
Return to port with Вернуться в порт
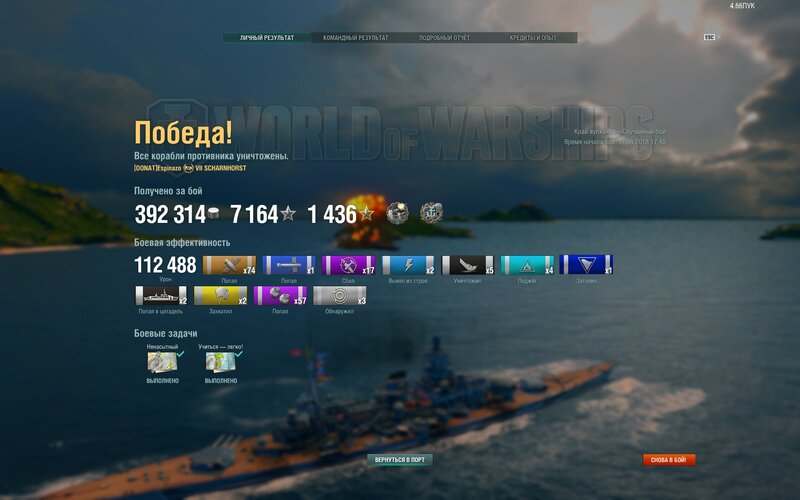[x=401, y=460]
